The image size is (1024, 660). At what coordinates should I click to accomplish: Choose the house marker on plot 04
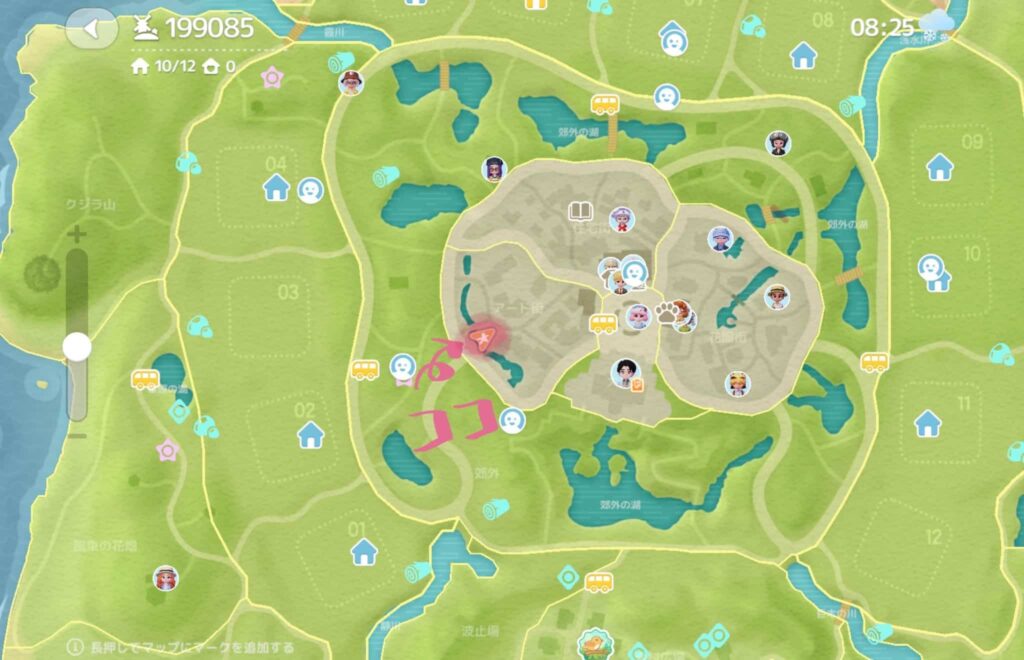276,187
